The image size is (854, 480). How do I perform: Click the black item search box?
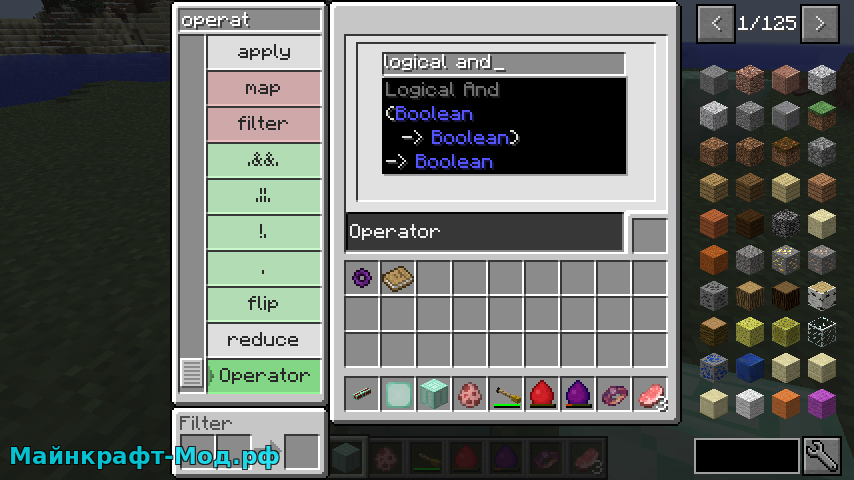tap(747, 456)
